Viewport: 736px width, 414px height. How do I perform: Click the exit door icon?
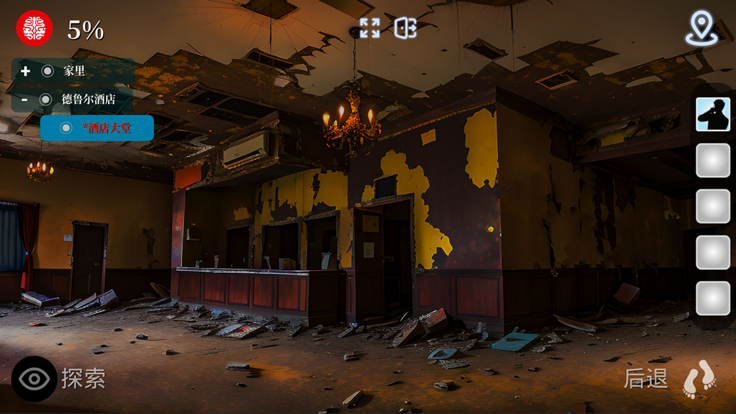tap(405, 28)
